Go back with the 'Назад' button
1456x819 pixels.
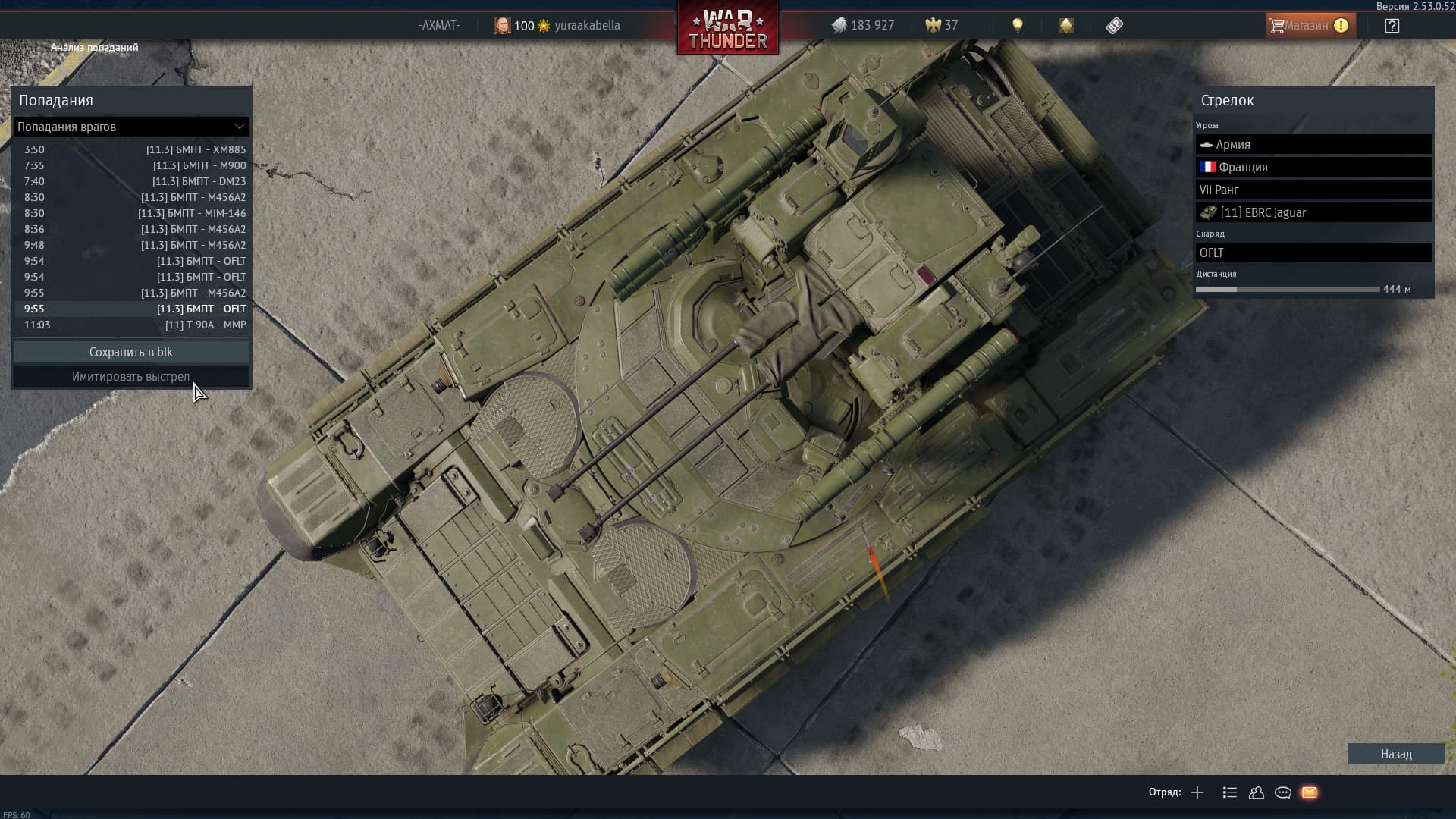pos(1396,754)
